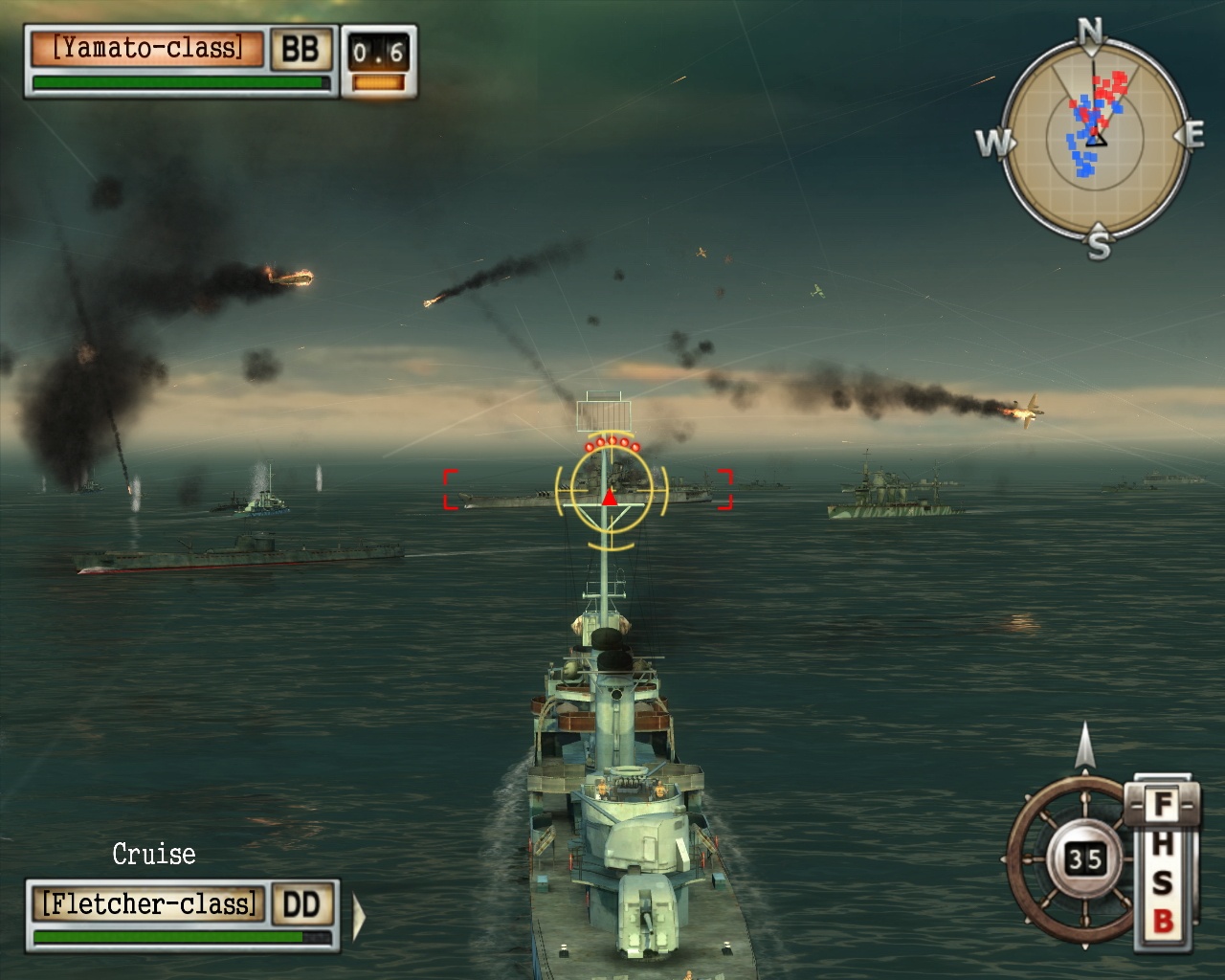Click the DD class badge of your ship

[302, 903]
